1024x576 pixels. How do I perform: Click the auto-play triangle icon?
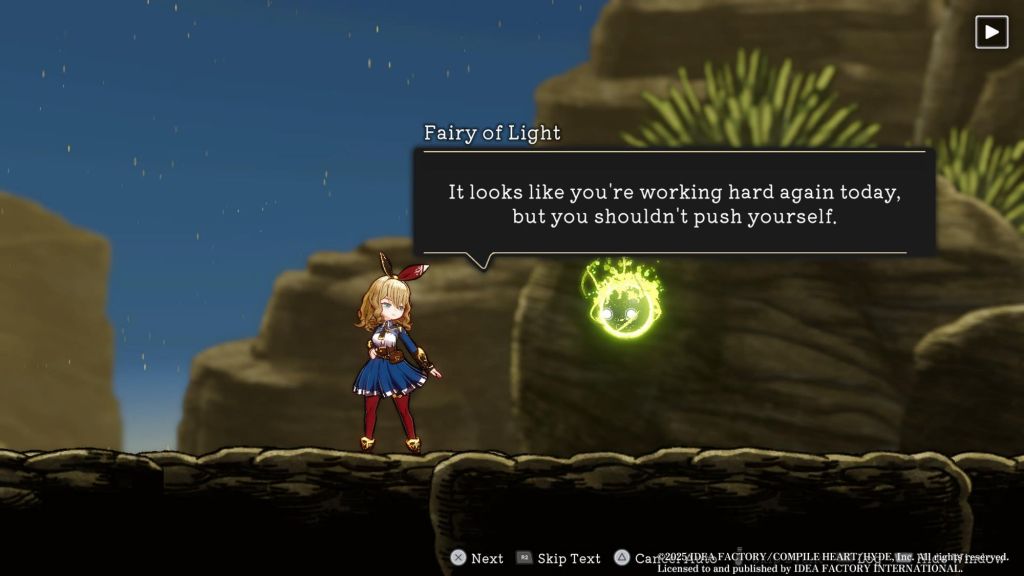tap(991, 32)
